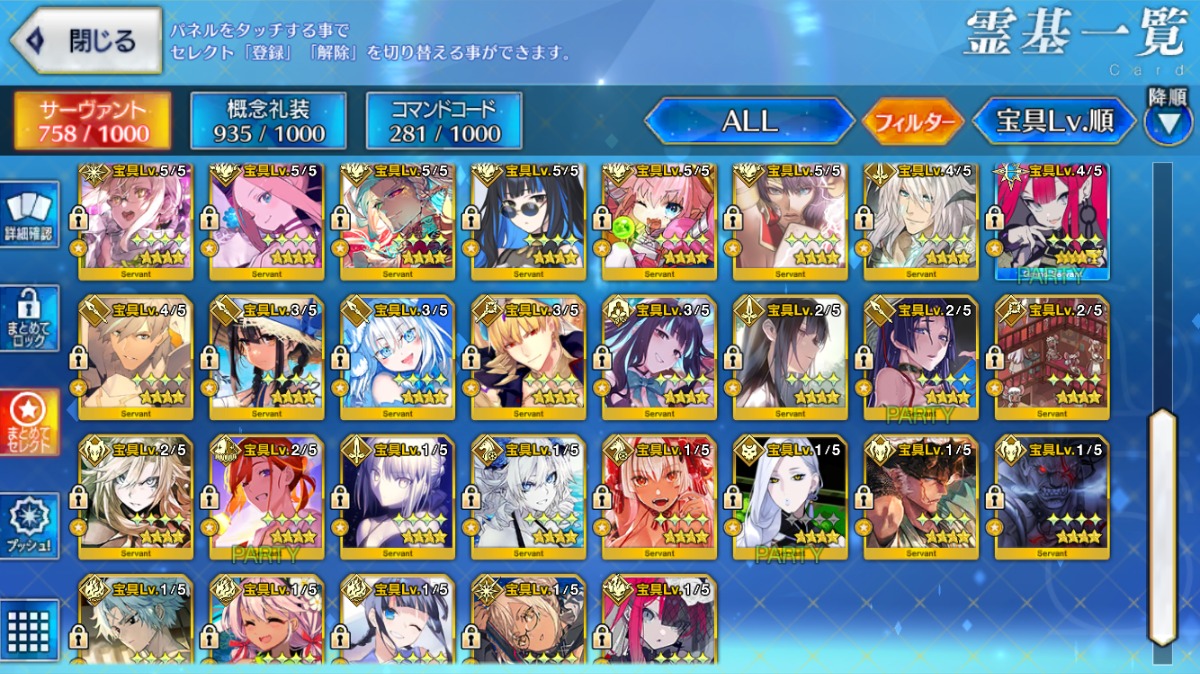Pick the sunglasses-wearing black-haired servant card
The image size is (1200, 674).
528,220
